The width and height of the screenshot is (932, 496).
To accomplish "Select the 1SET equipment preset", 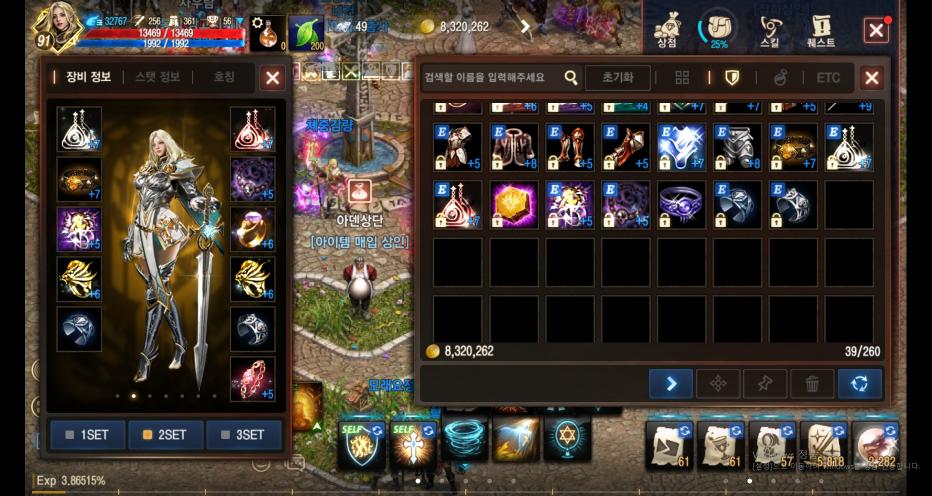I will (x=88, y=435).
